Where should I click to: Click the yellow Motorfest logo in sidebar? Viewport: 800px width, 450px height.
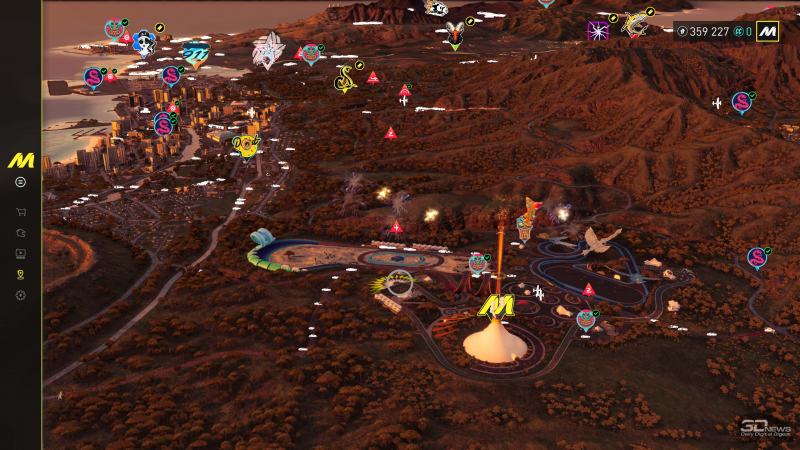21,160
